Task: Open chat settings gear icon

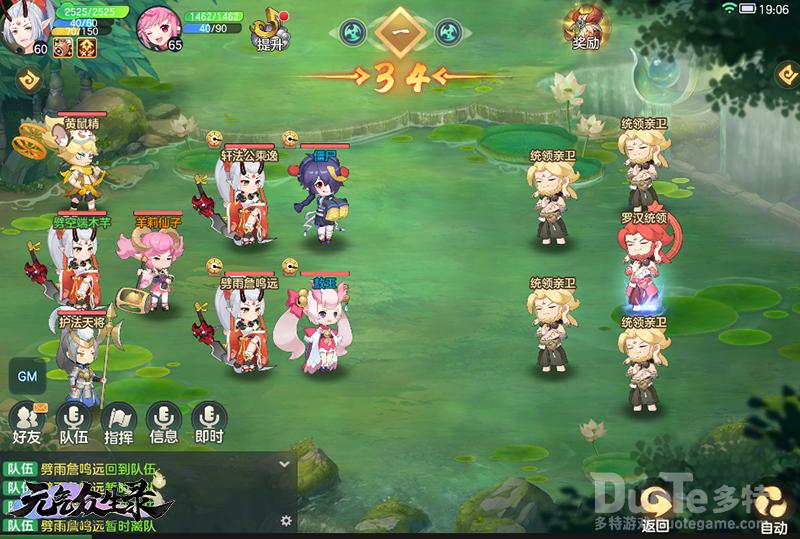Action: point(286,520)
